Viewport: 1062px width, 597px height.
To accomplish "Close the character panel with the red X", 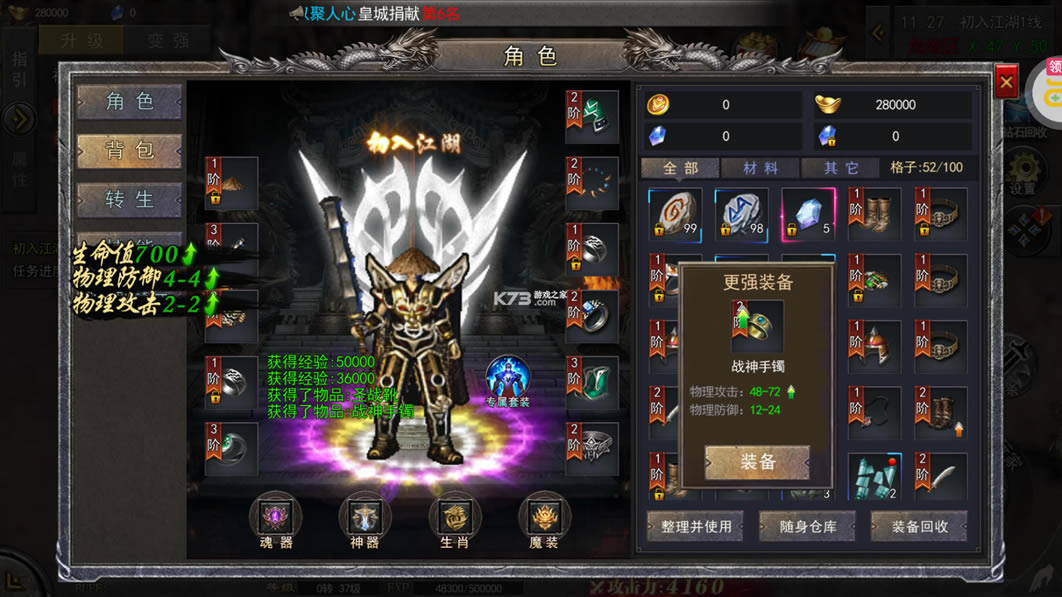I will tap(1006, 81).
